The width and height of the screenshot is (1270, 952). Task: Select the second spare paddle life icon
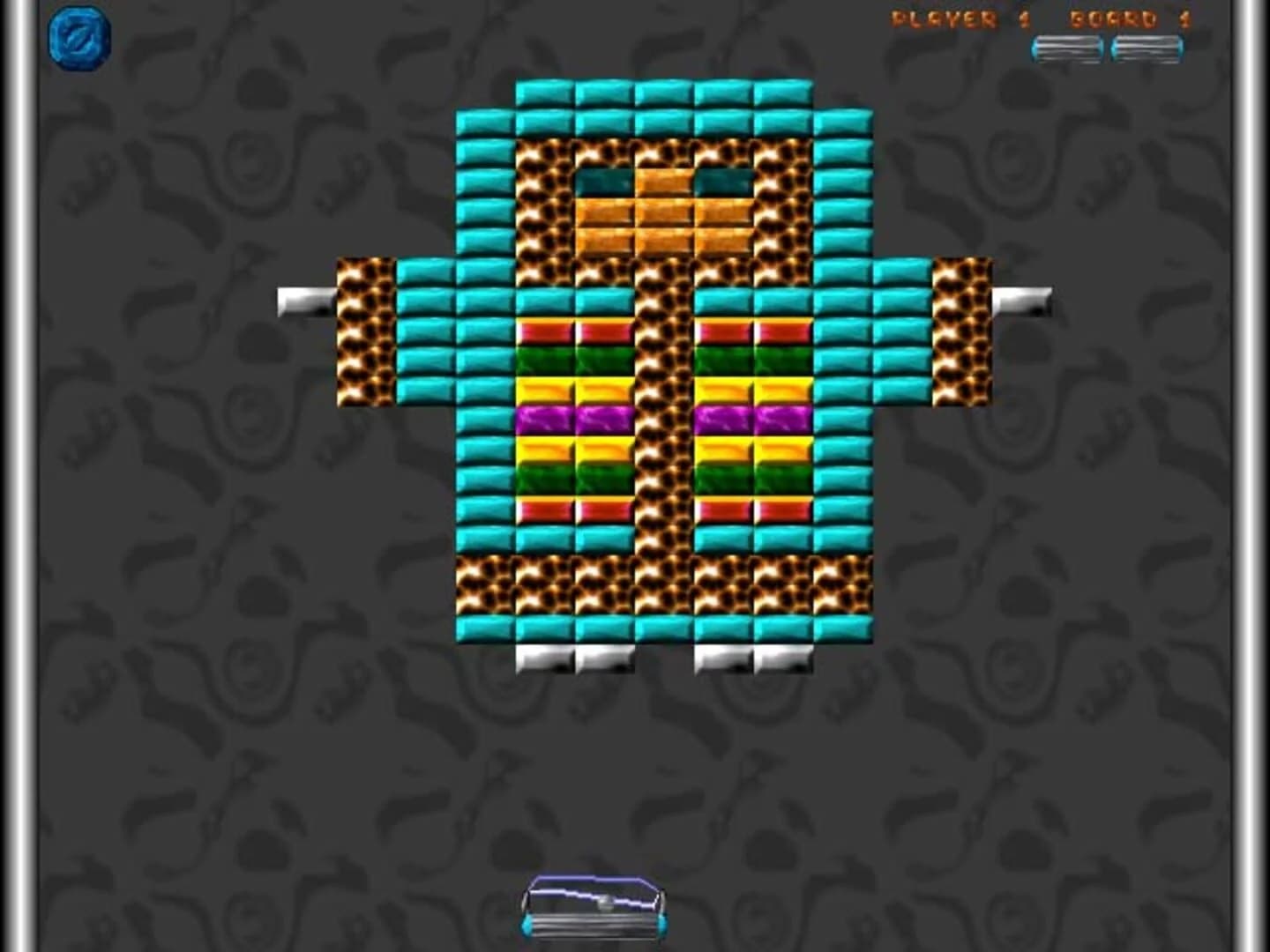[x=1147, y=48]
